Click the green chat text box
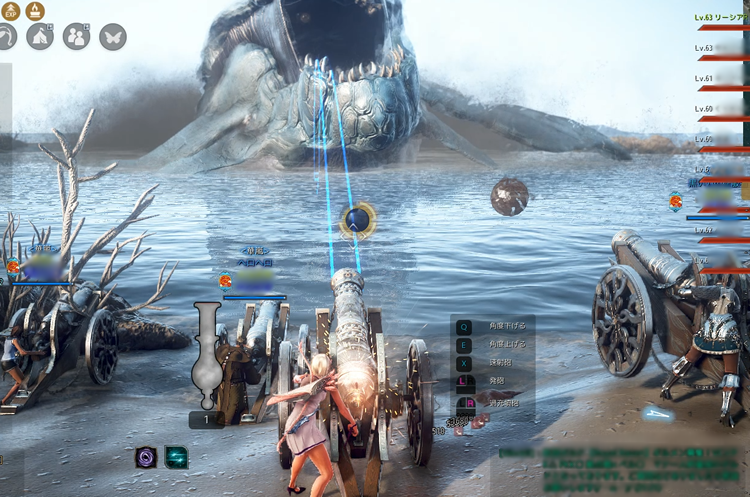The height and width of the screenshot is (497, 750). [x=622, y=470]
